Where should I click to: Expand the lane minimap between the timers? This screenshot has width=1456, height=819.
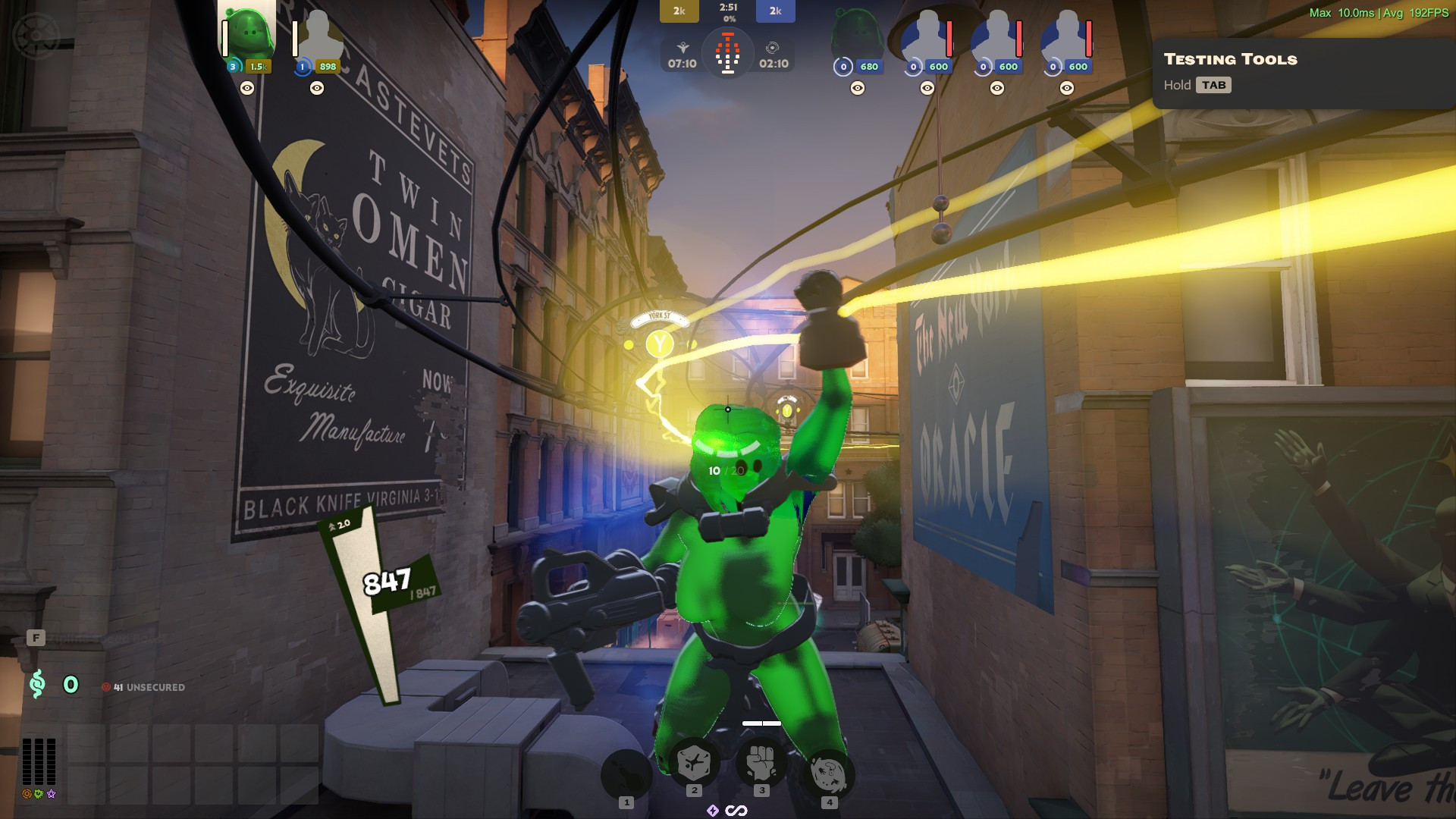[x=728, y=53]
